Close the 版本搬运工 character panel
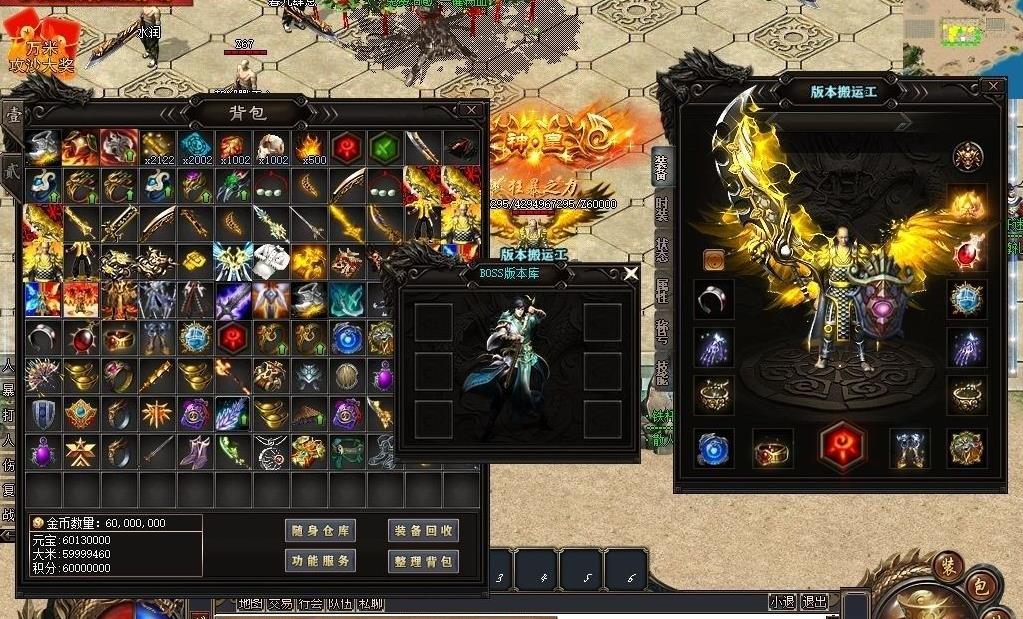Viewport: 1023px width, 619px height. point(992,87)
